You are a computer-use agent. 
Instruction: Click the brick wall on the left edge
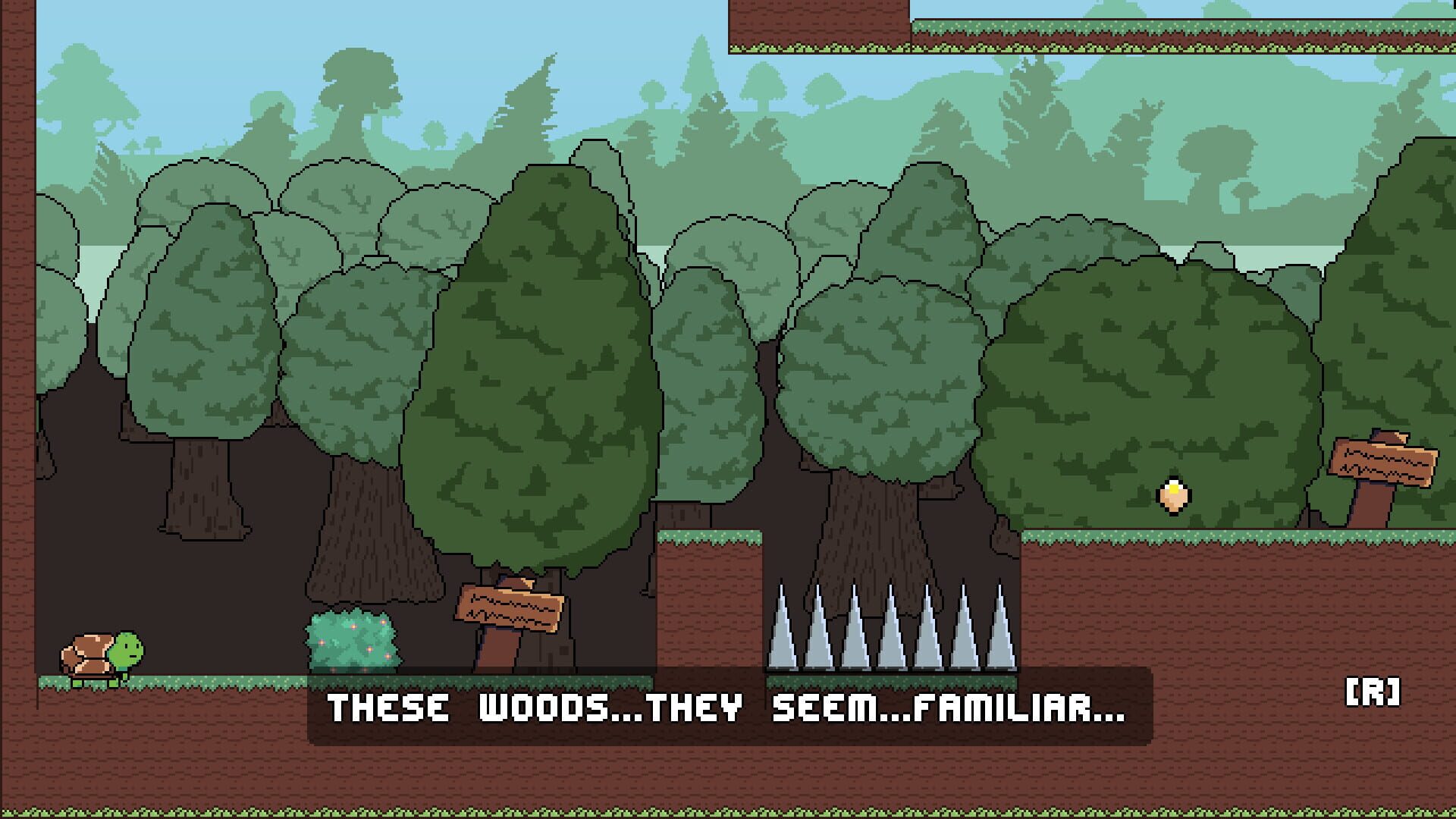pyautogui.click(x=15, y=379)
